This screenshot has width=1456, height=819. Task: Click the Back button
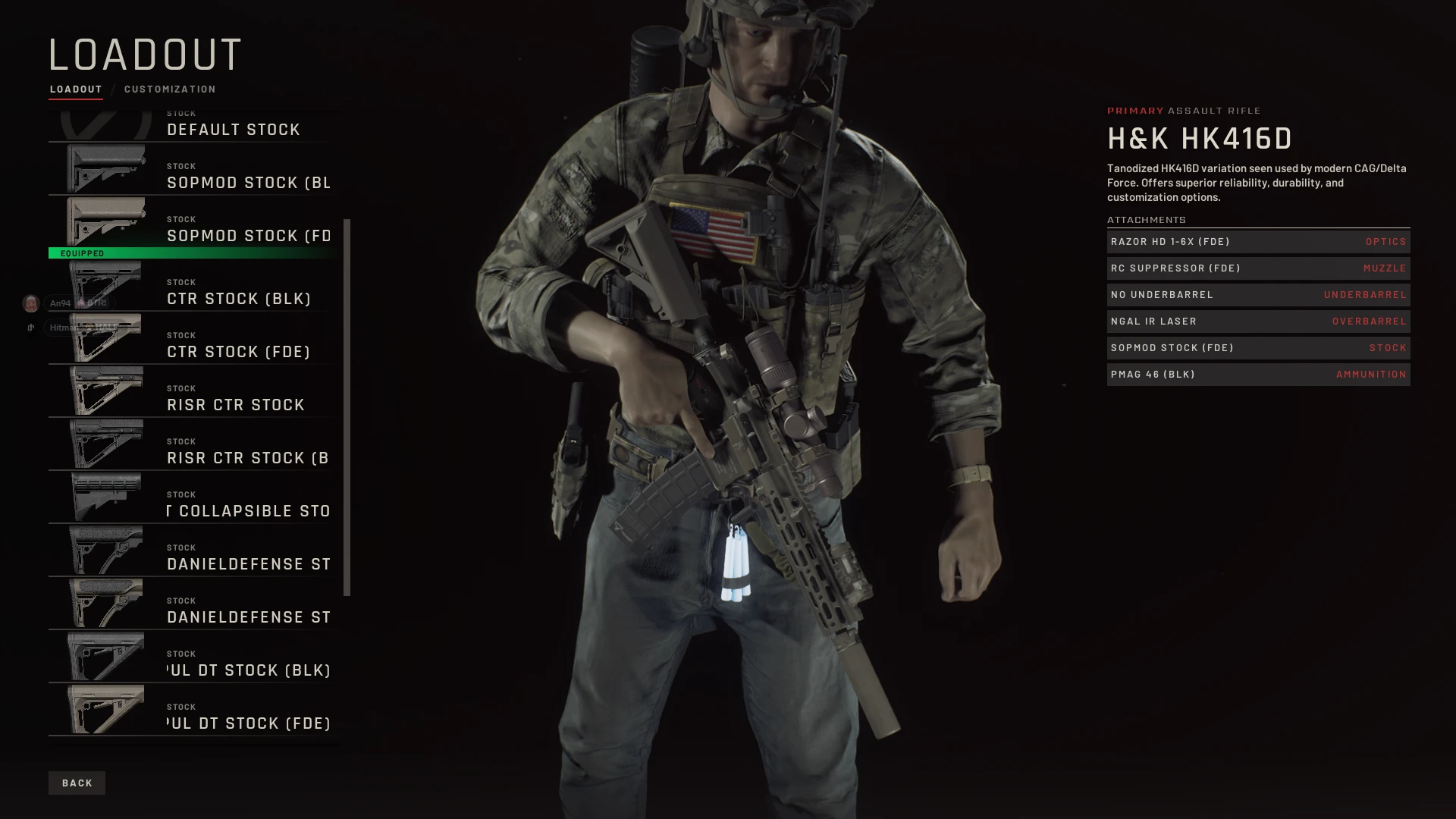77,783
